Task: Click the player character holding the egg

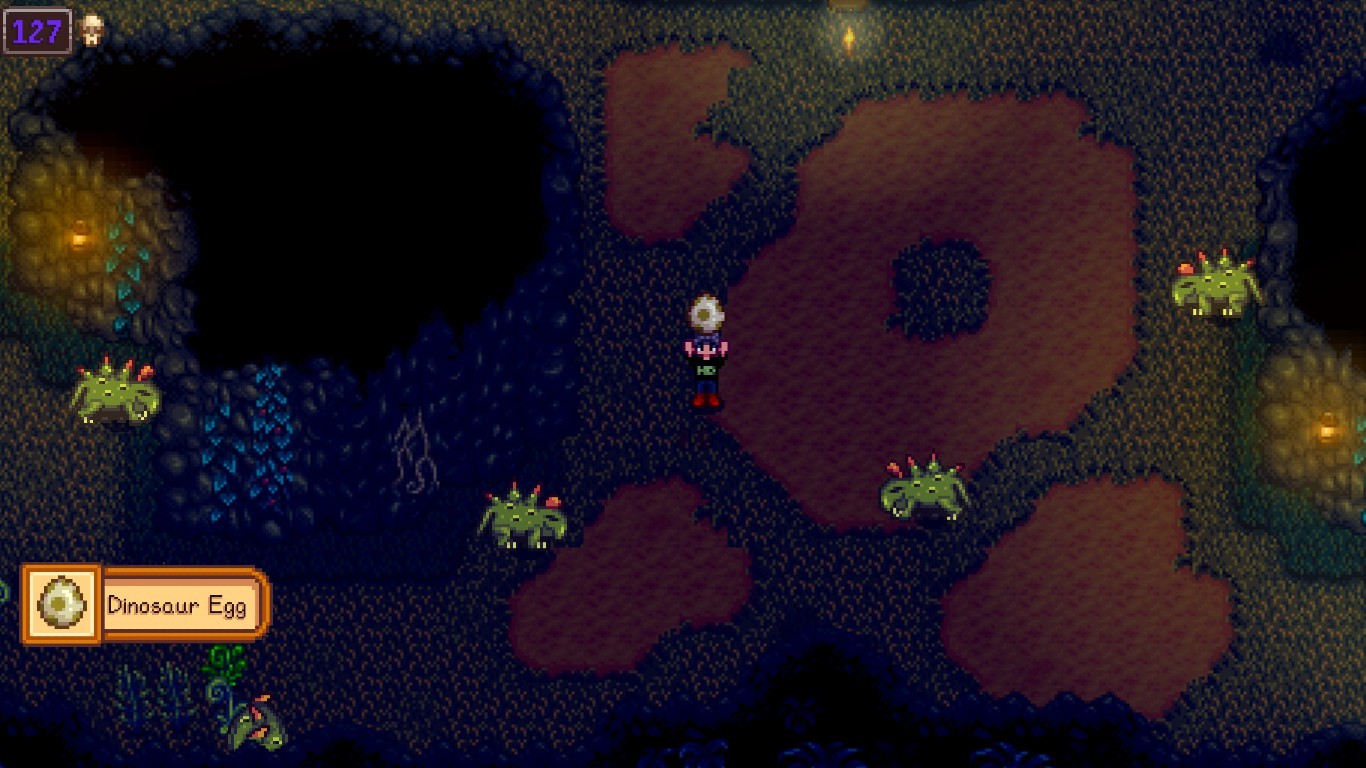Action: [705, 365]
